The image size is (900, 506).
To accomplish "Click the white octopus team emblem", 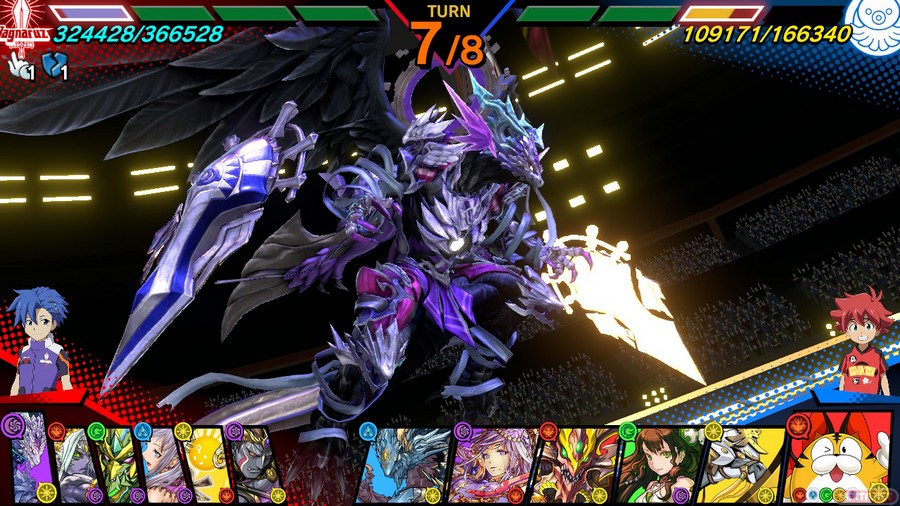I will (x=870, y=20).
